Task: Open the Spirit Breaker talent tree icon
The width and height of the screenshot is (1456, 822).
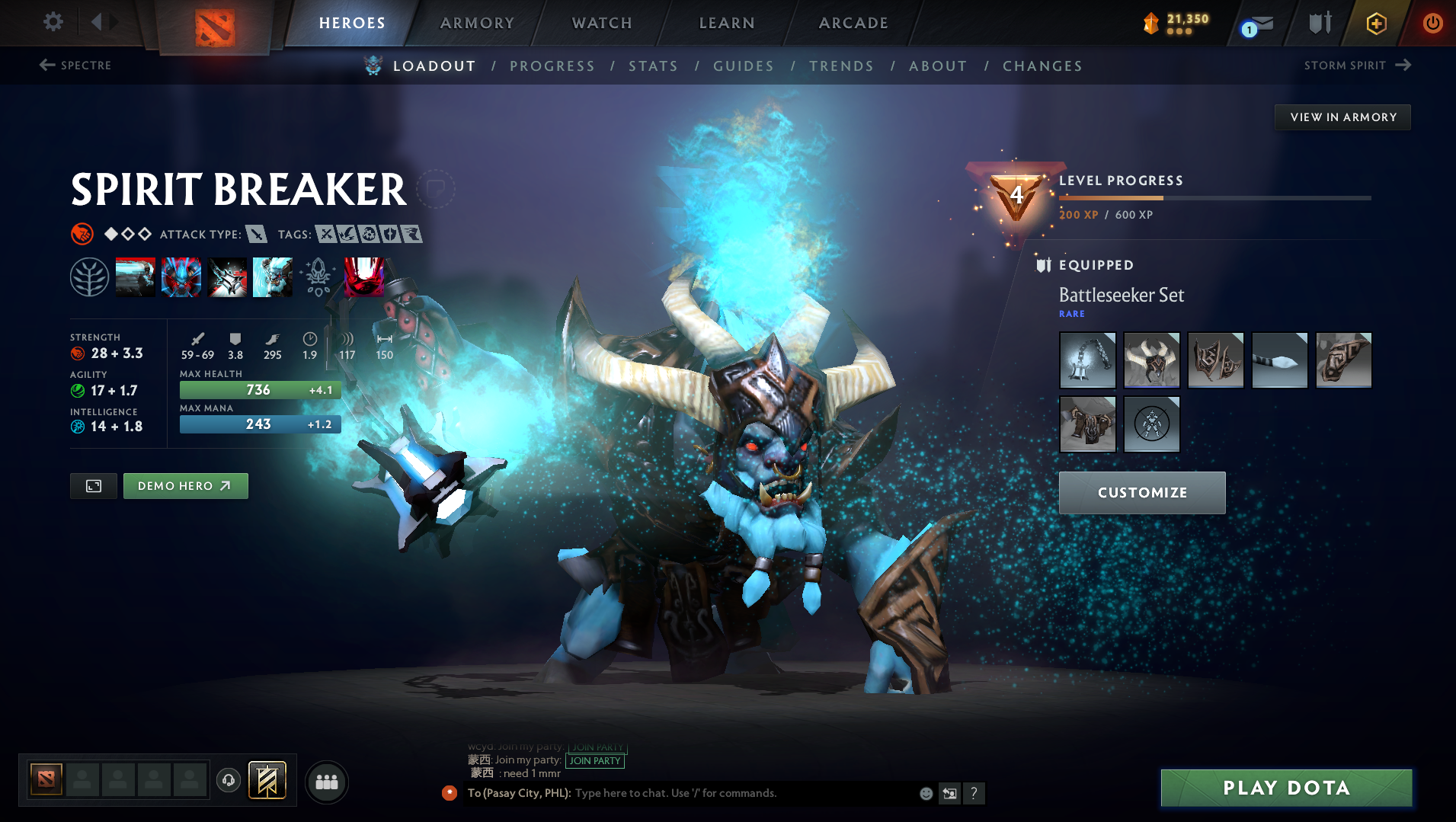Action: (91, 277)
